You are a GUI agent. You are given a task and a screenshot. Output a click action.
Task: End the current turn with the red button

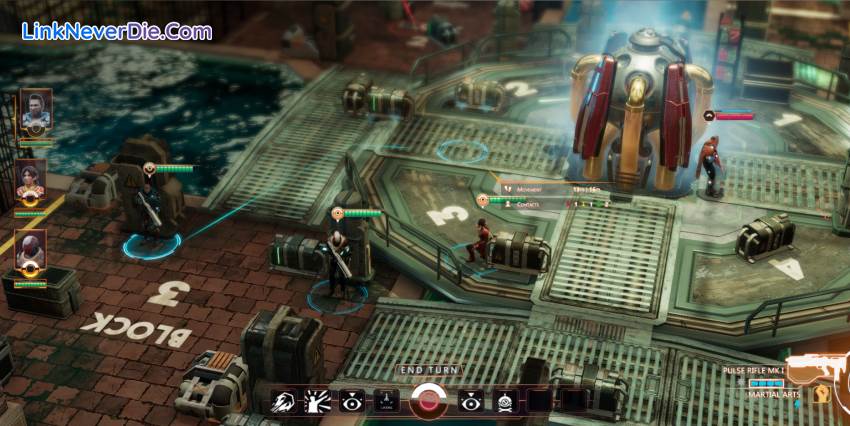(429, 401)
